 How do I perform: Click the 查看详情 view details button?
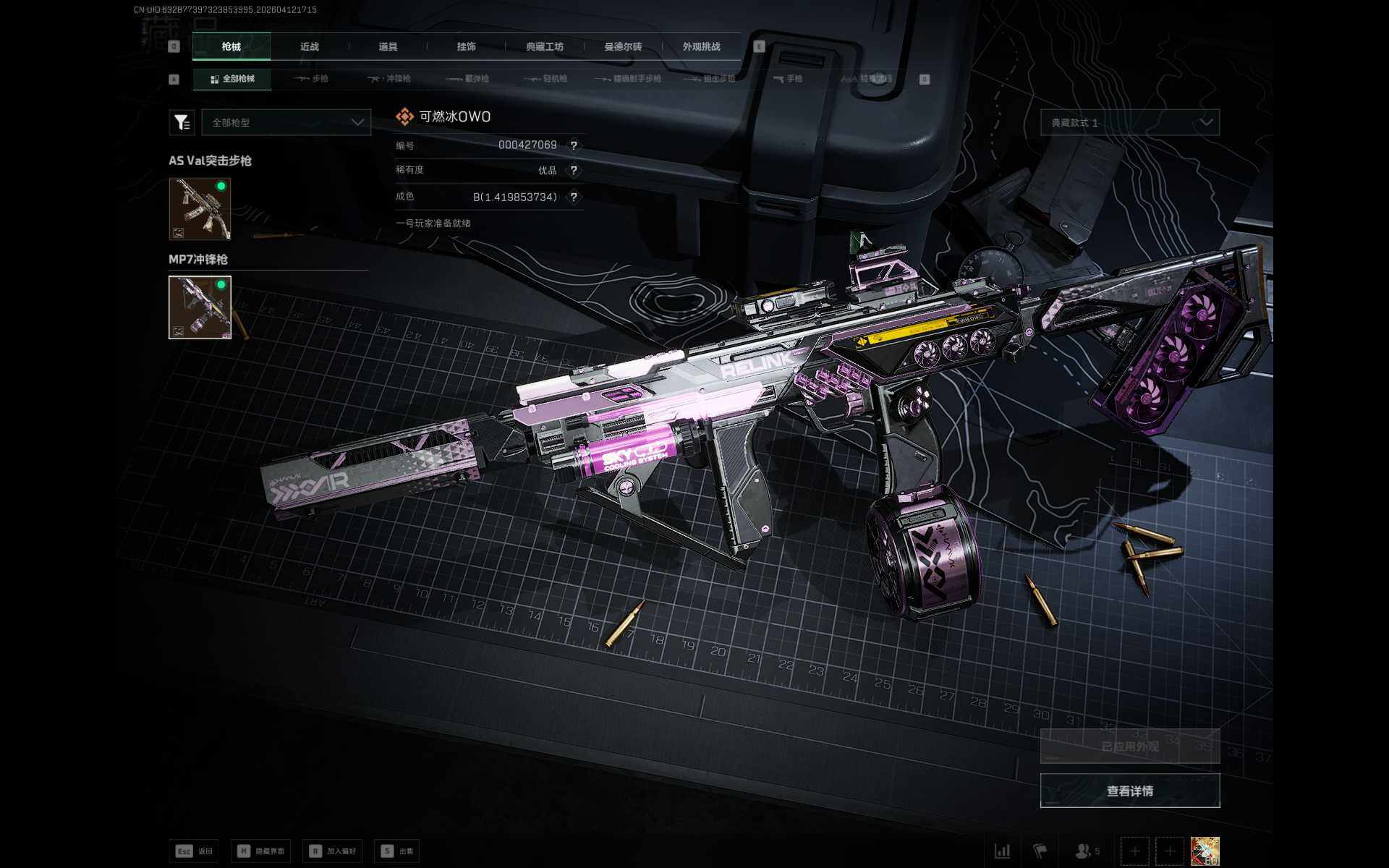click(x=1130, y=791)
